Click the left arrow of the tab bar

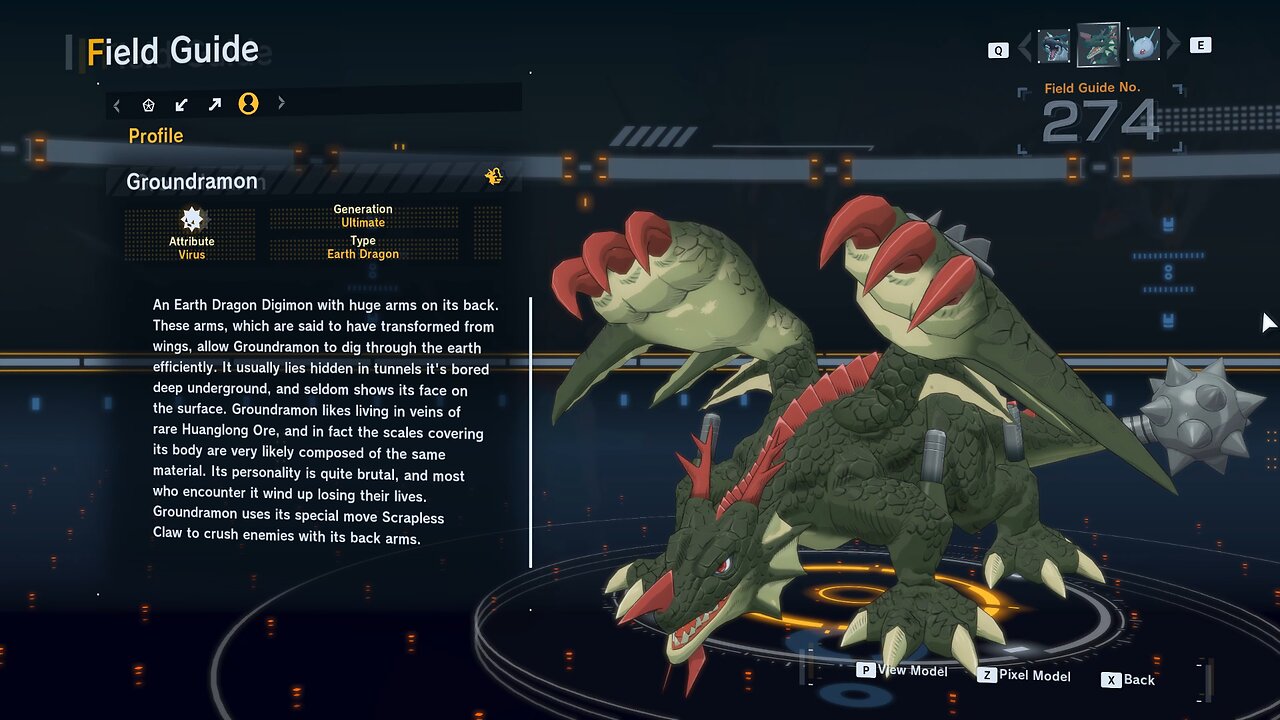click(117, 104)
